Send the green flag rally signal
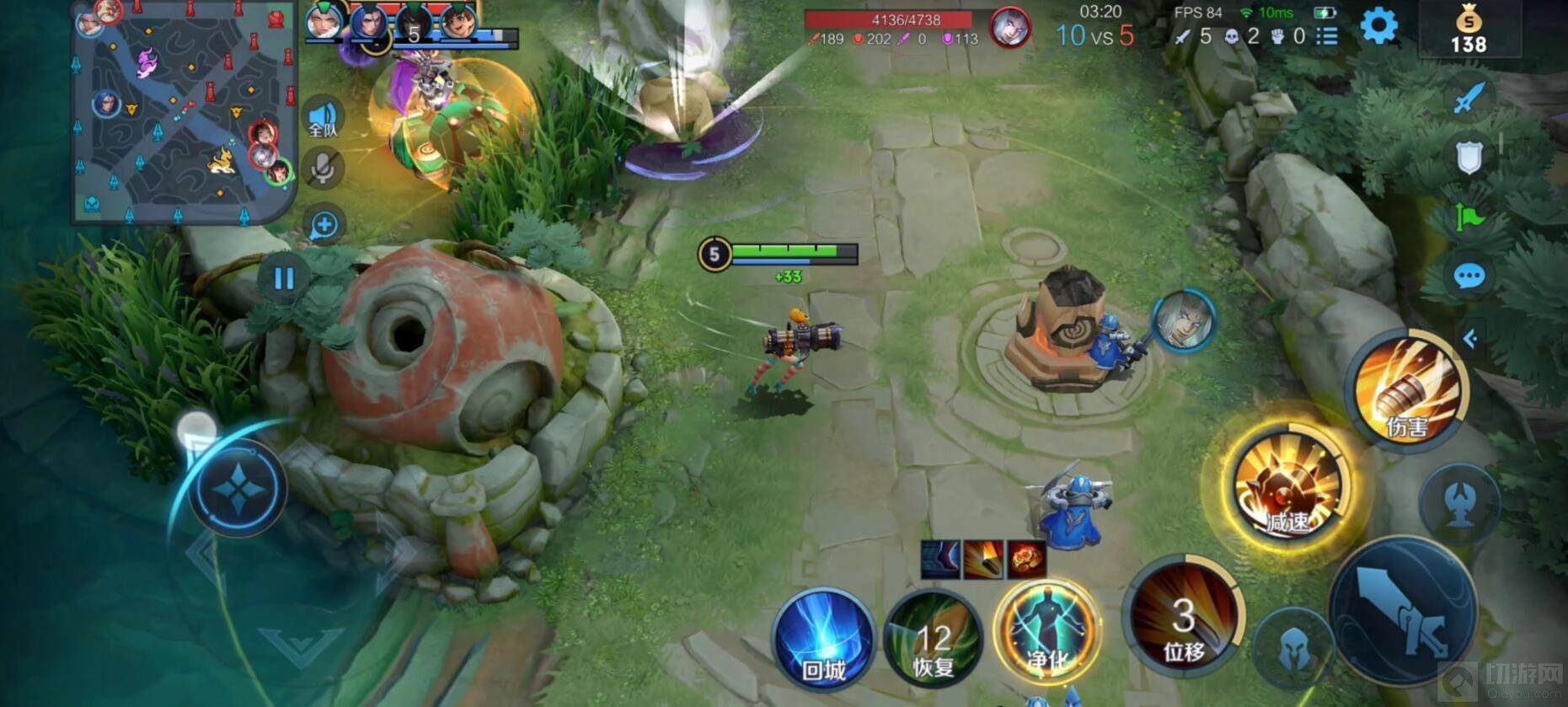 pyautogui.click(x=1469, y=217)
